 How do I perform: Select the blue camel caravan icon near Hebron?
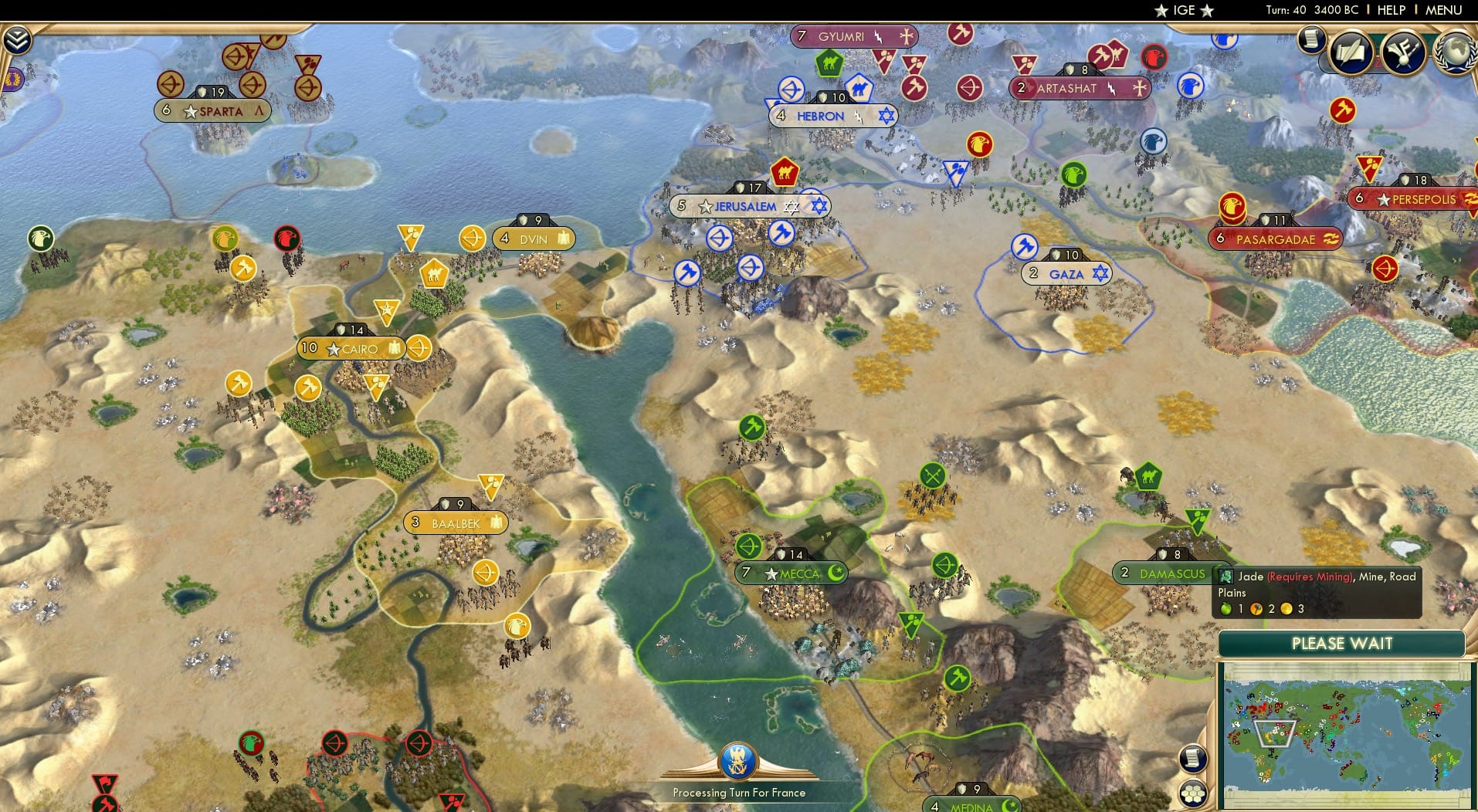859,89
